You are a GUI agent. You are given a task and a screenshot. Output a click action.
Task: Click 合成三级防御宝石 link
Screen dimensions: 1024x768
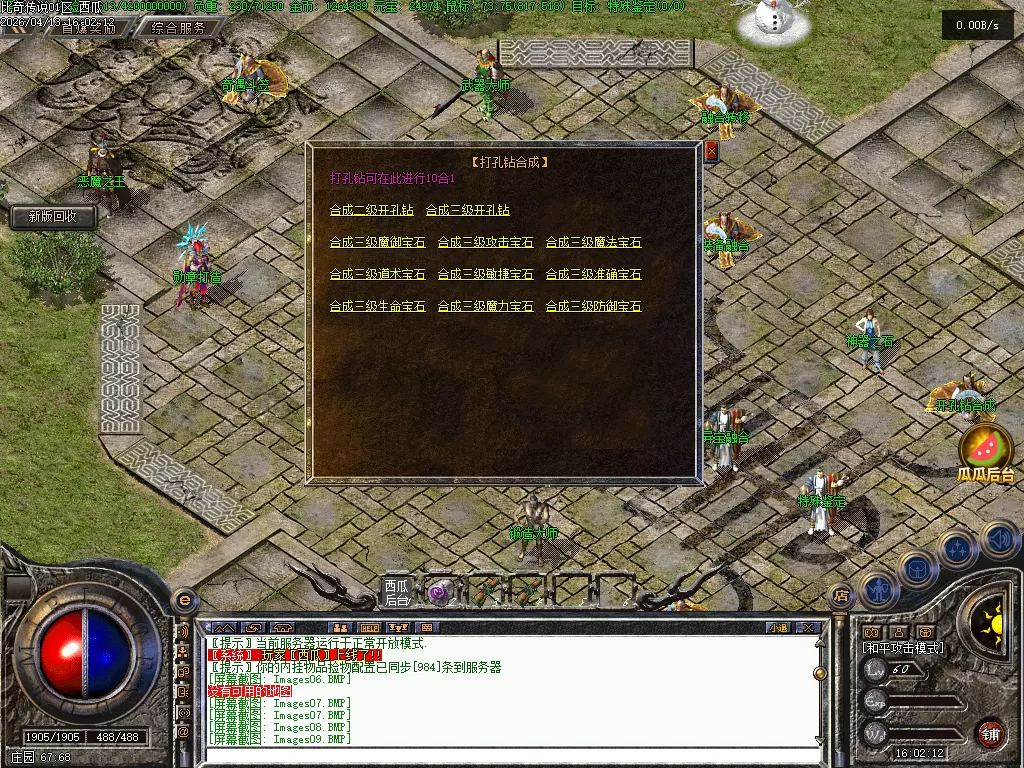click(x=593, y=306)
